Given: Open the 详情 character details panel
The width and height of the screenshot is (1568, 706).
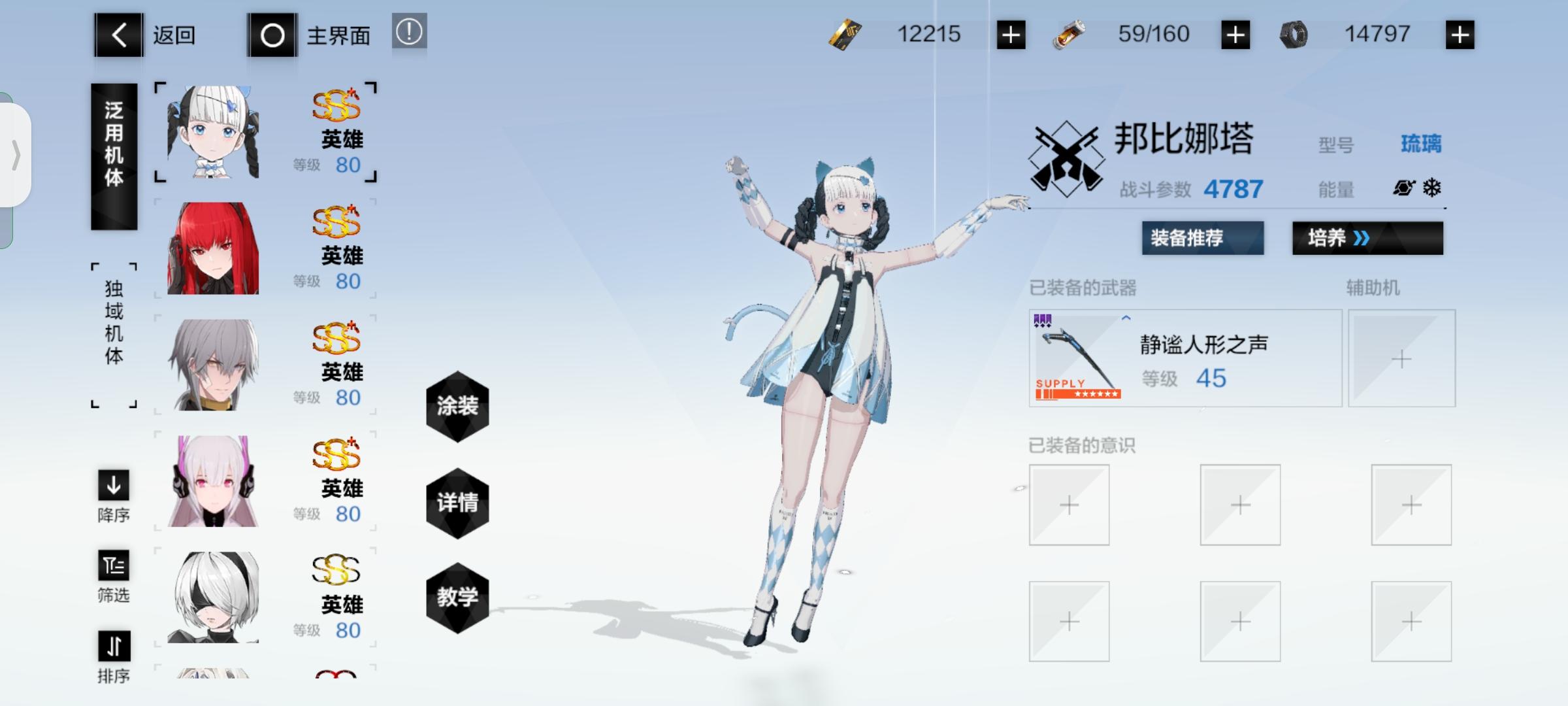Looking at the screenshot, I should [x=457, y=503].
